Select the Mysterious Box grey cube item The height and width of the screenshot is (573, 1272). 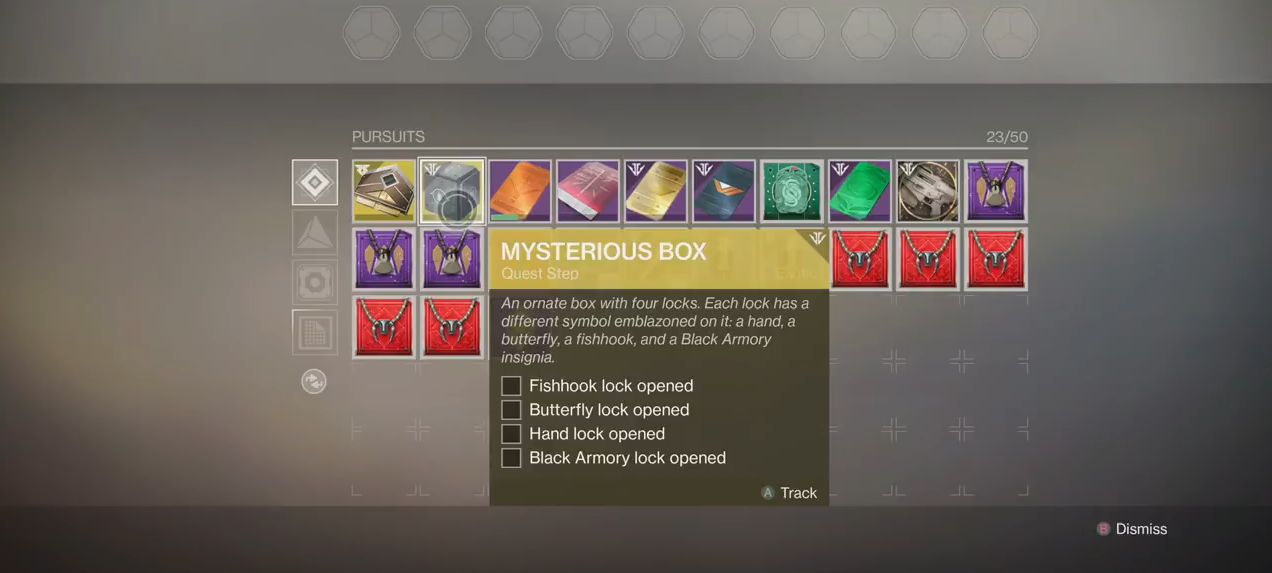452,190
